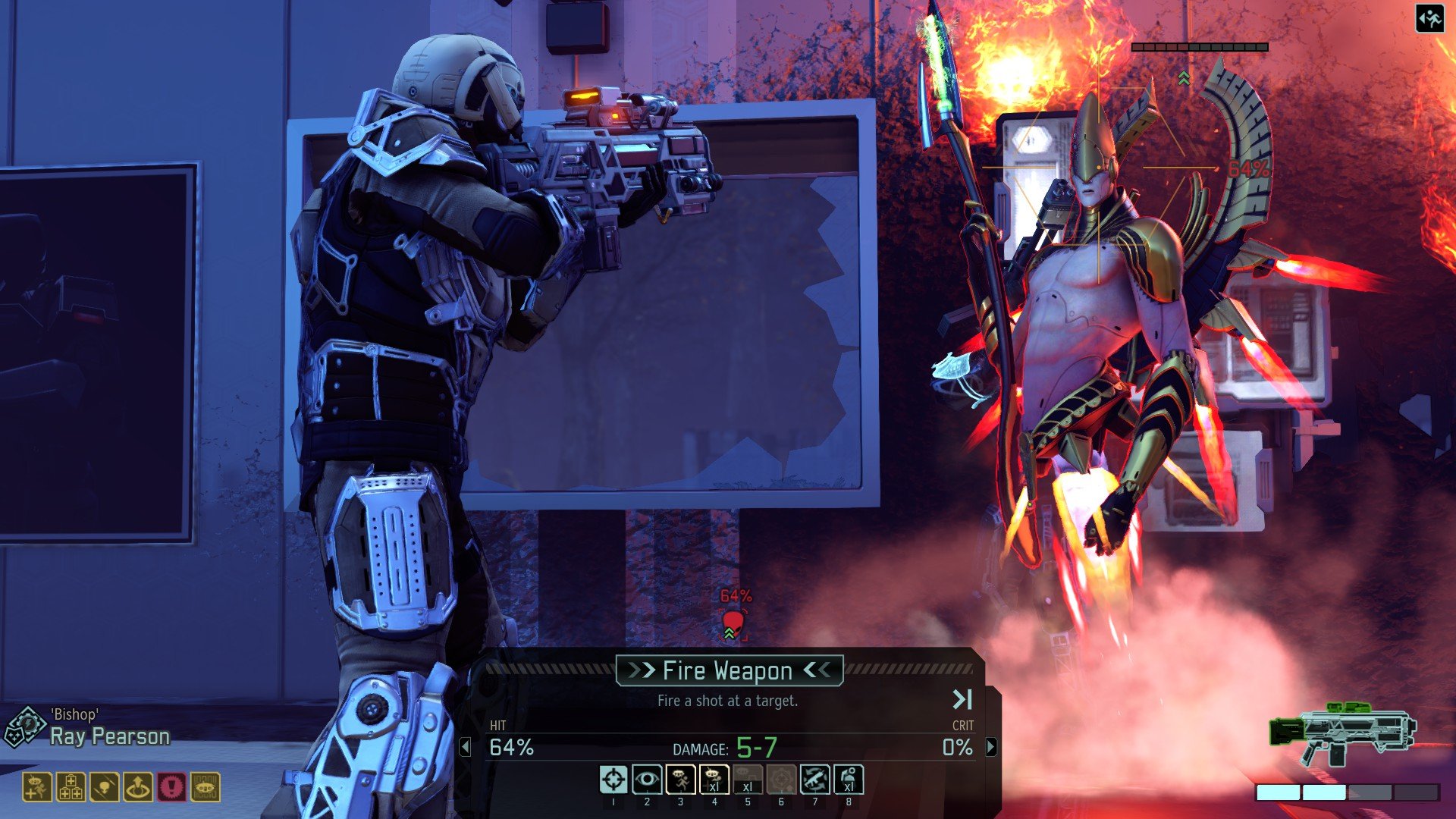Inspect the red exclamation status icon
Screen dimensions: 1456x819
point(171,787)
